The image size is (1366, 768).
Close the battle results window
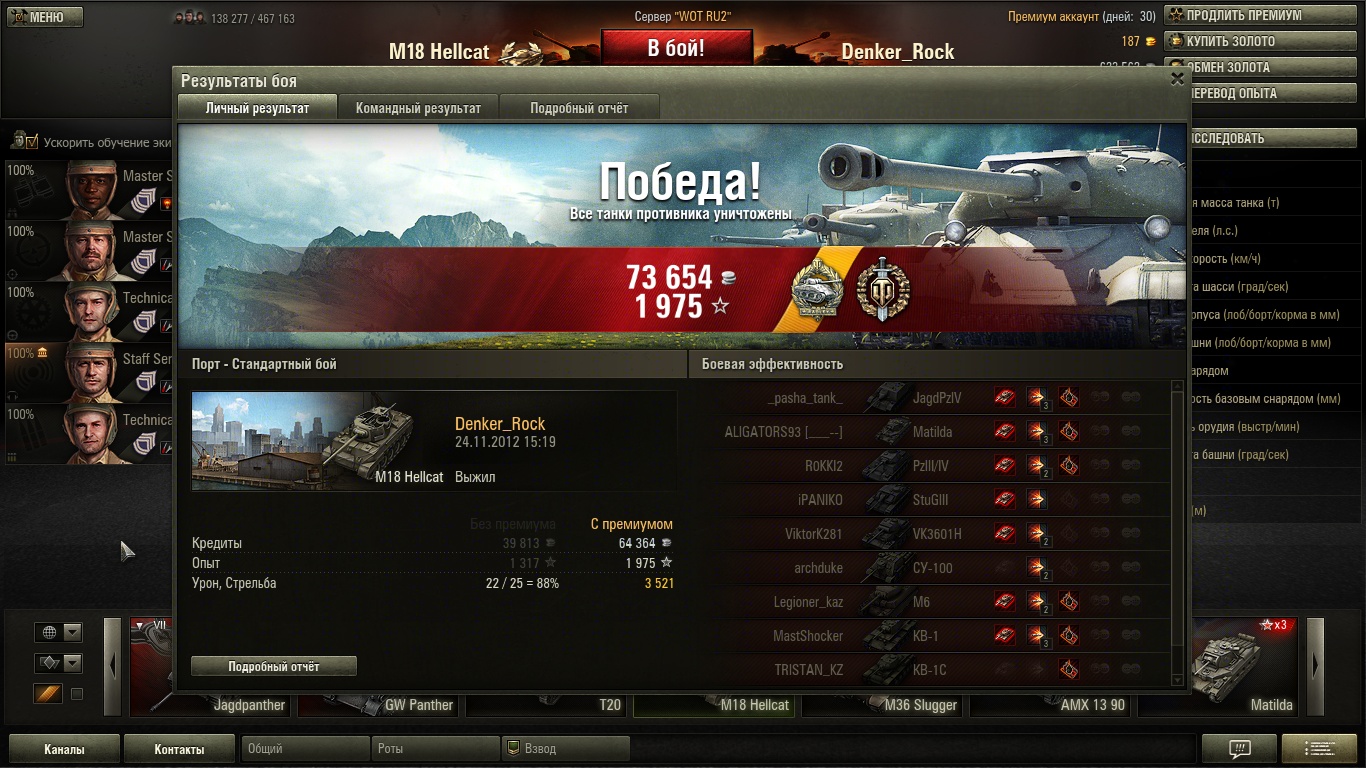tap(1177, 79)
